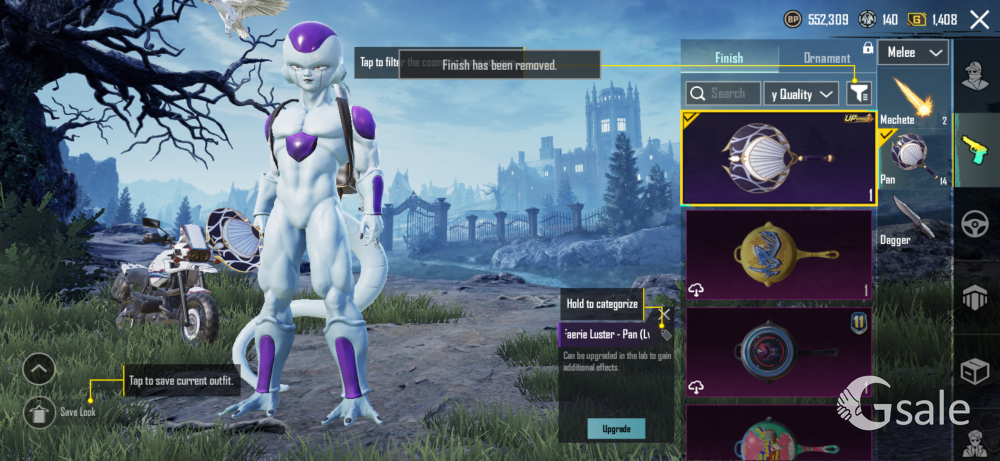Viewport: 1000px width, 461px height.
Task: Close the pan info popup
Action: tap(665, 314)
